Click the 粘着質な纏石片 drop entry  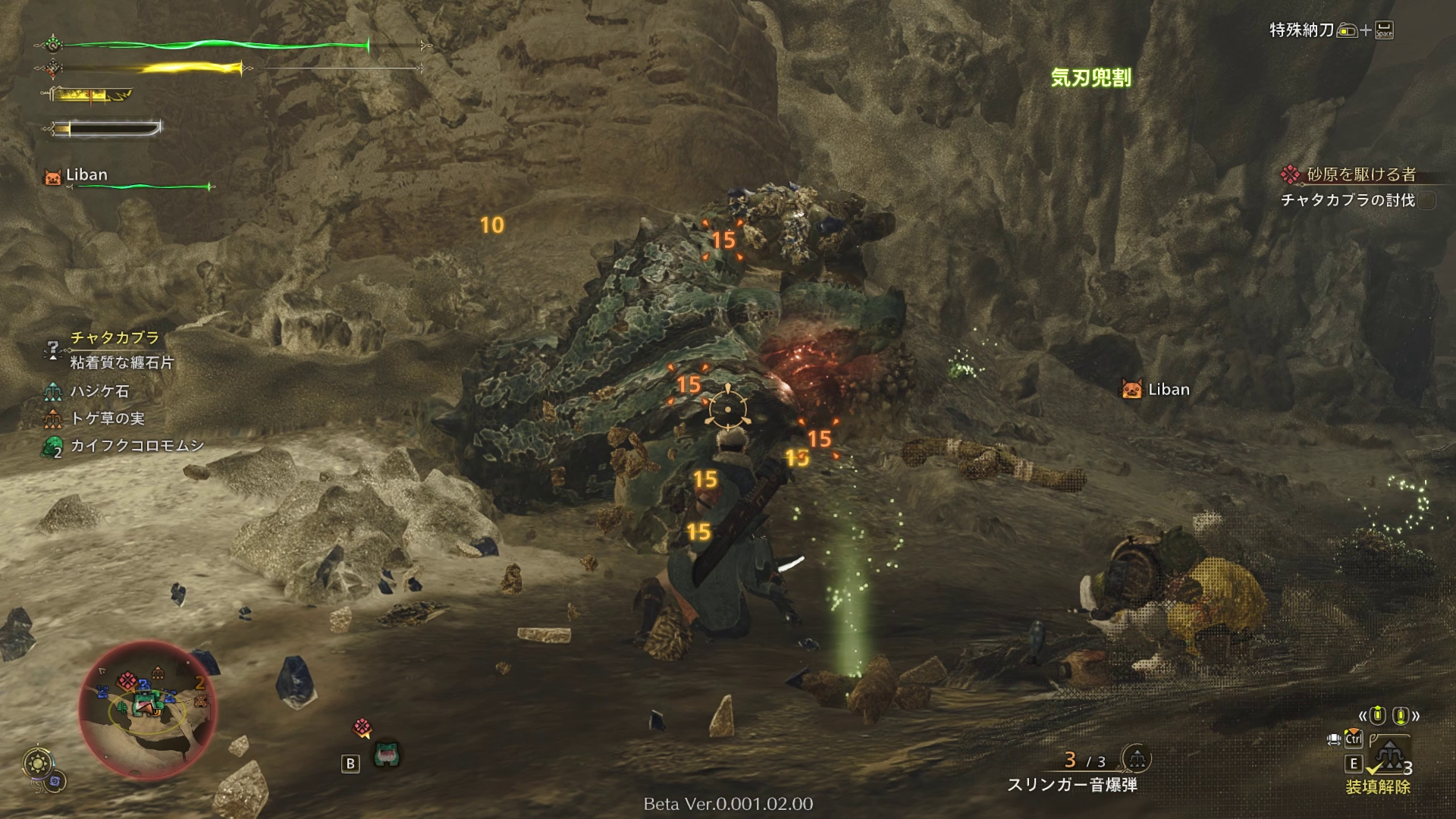coord(121,362)
